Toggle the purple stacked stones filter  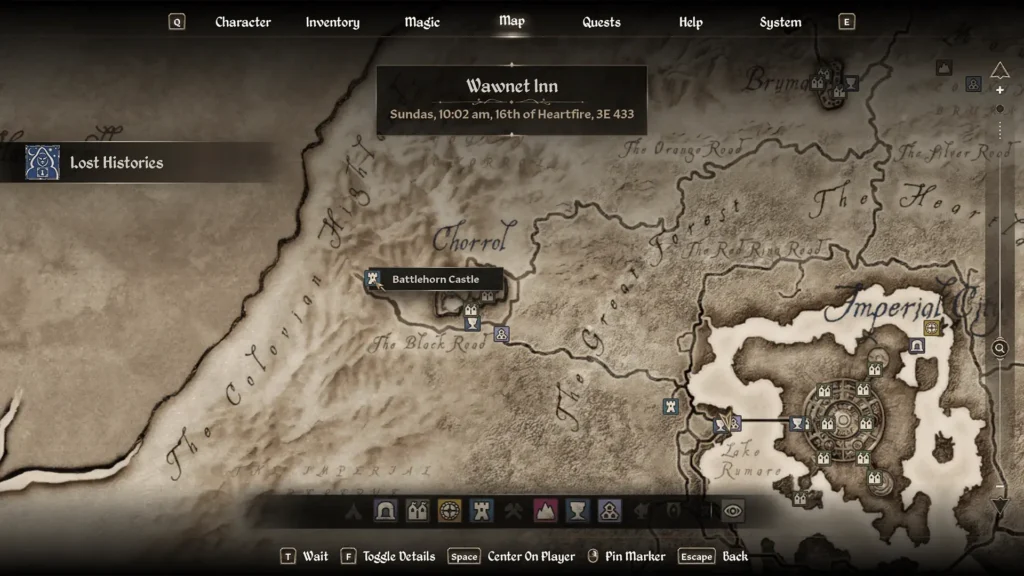point(609,511)
